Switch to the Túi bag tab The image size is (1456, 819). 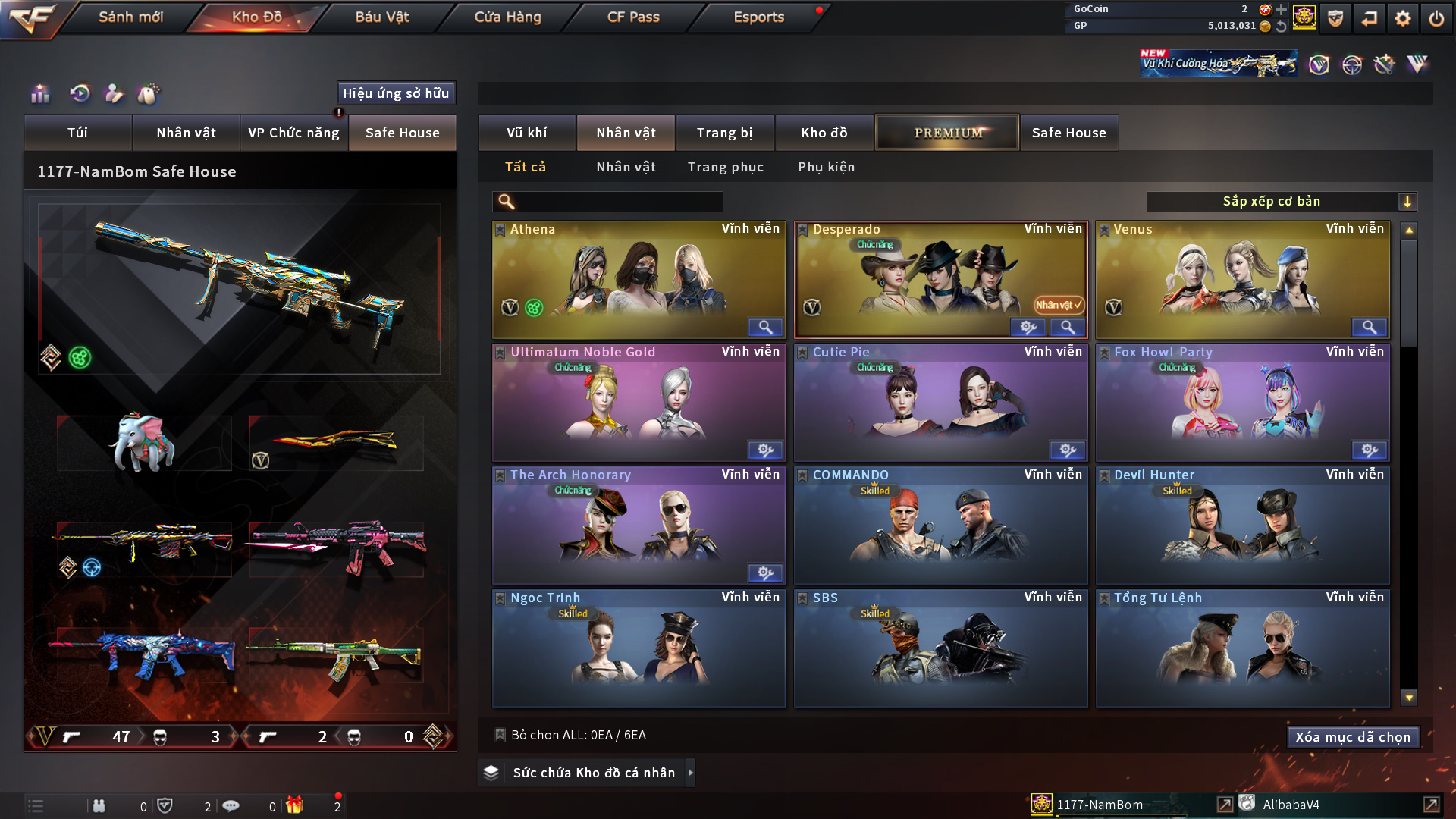click(x=77, y=133)
